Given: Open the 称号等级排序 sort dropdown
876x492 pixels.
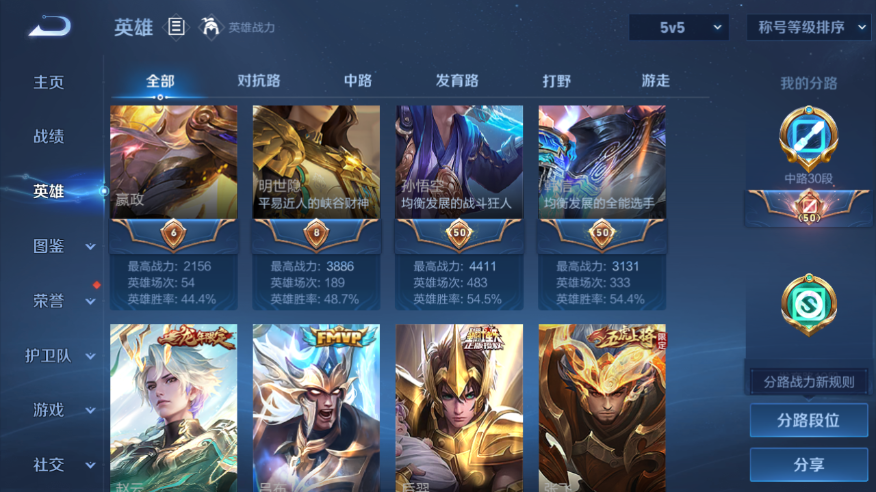Looking at the screenshot, I should click(x=808, y=28).
